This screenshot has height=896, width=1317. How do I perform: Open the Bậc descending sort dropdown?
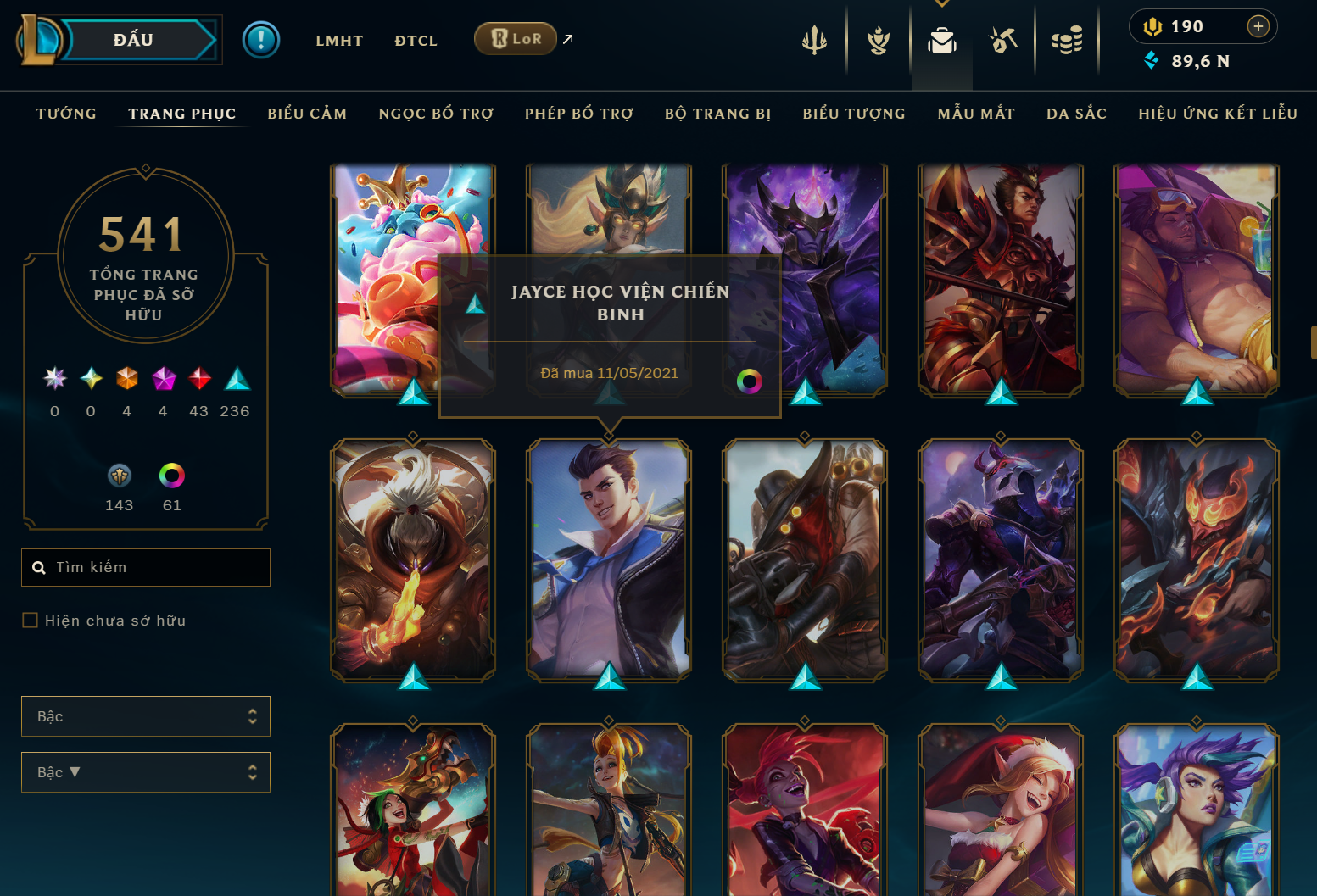tap(146, 772)
